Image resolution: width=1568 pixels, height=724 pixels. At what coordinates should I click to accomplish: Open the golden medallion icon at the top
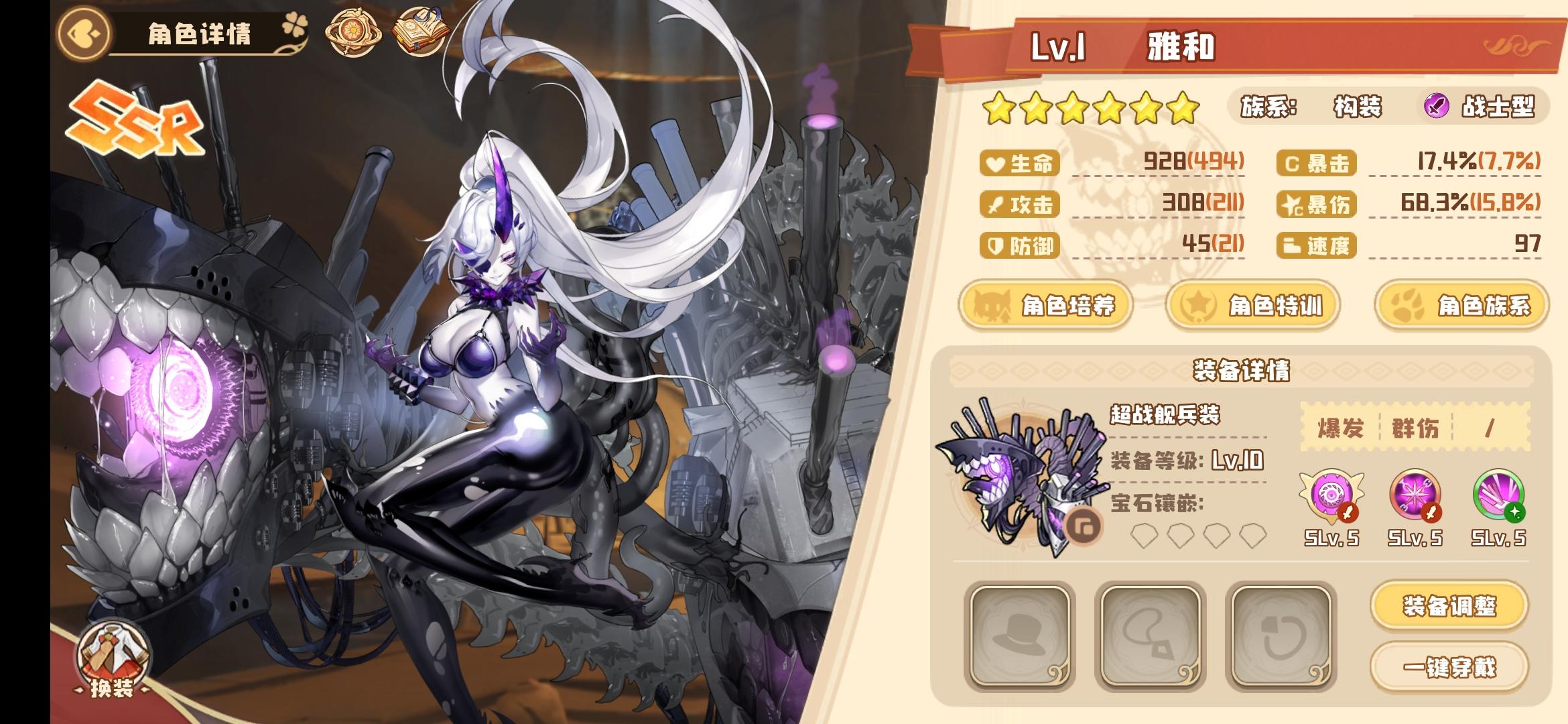(x=354, y=32)
